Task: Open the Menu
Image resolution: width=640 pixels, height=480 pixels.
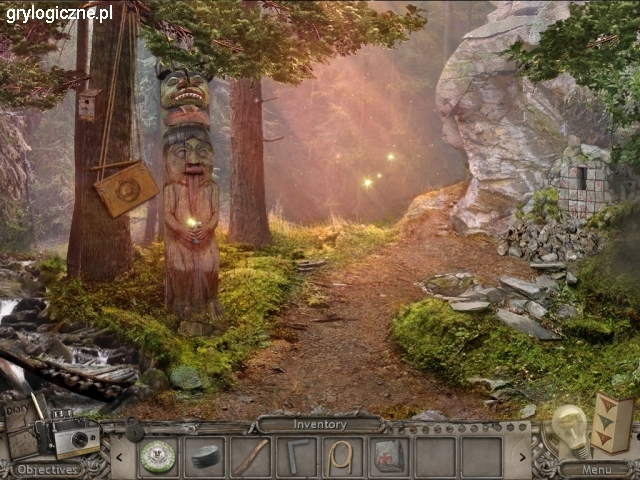Action: 594,468
